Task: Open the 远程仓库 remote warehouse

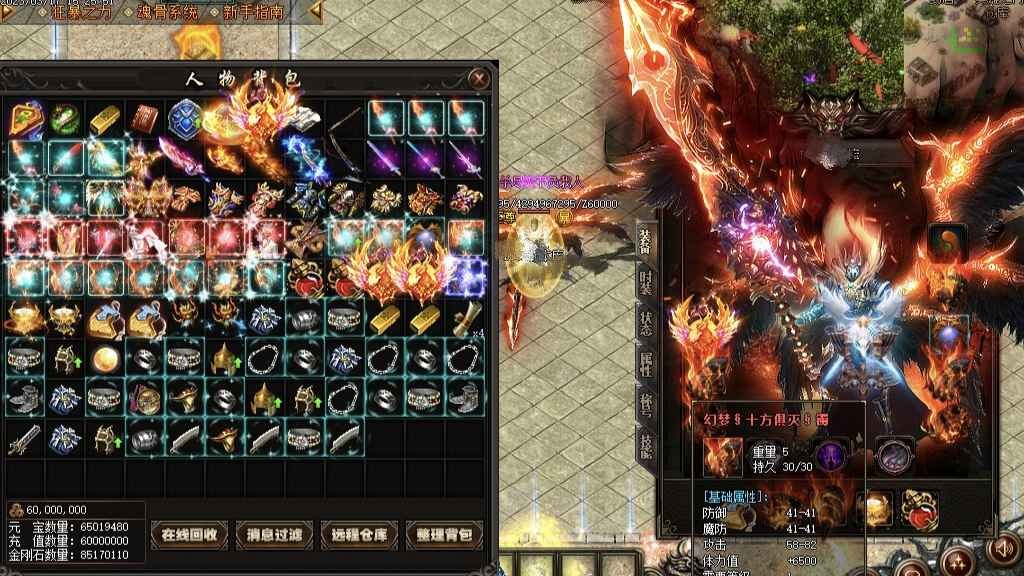Action: [360, 534]
